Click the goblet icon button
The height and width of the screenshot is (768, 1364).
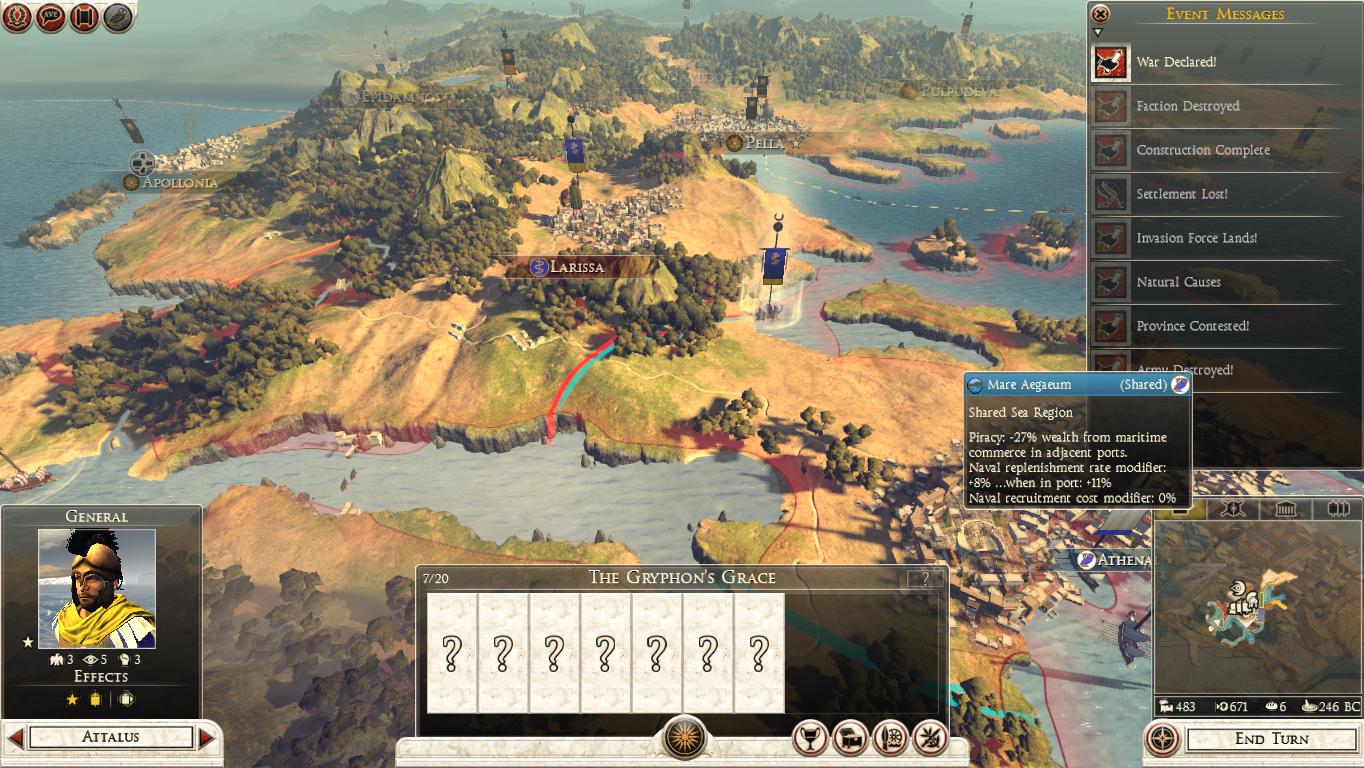[x=810, y=738]
